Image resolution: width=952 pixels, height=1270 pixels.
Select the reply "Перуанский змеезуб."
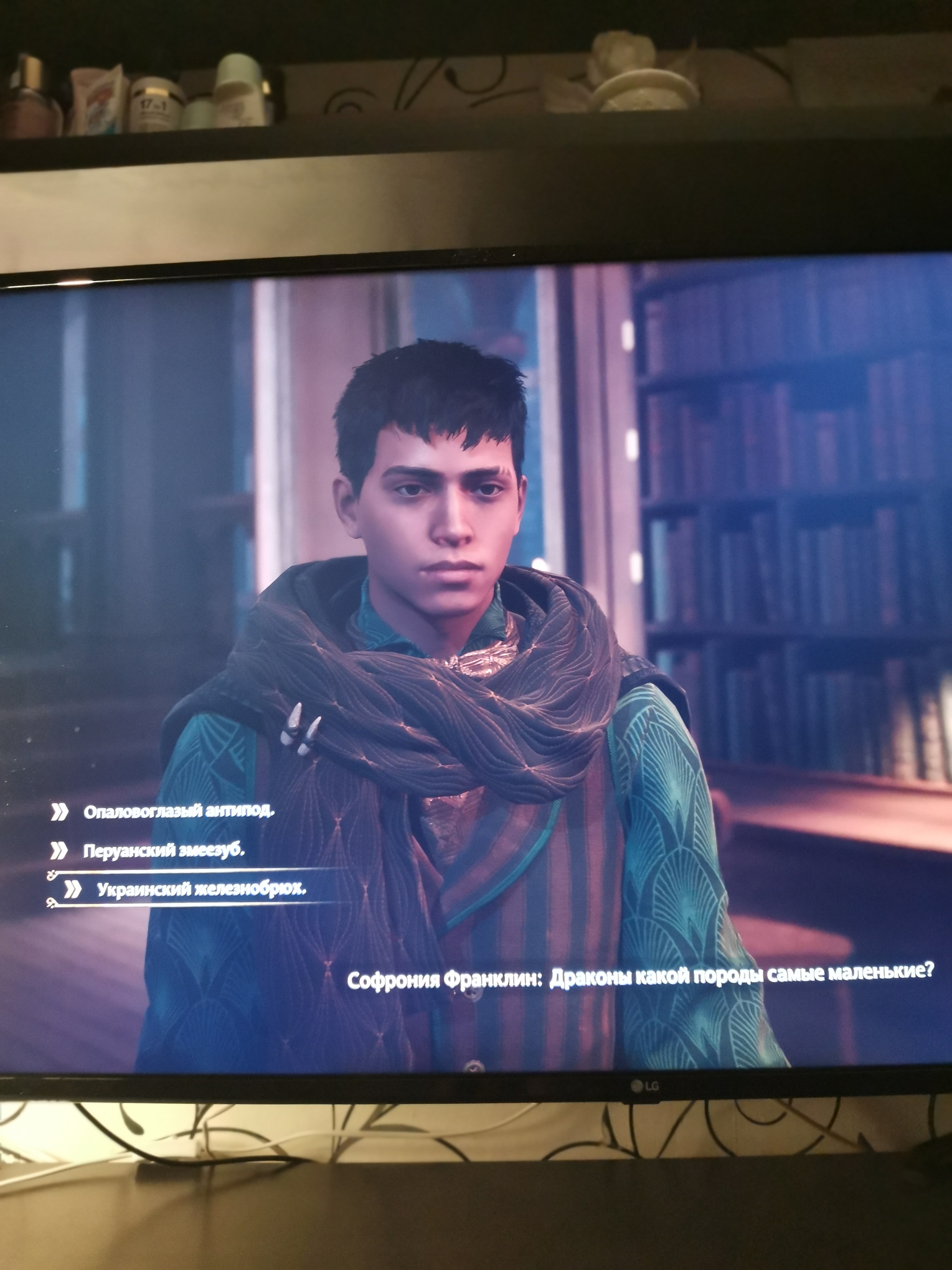[164, 850]
